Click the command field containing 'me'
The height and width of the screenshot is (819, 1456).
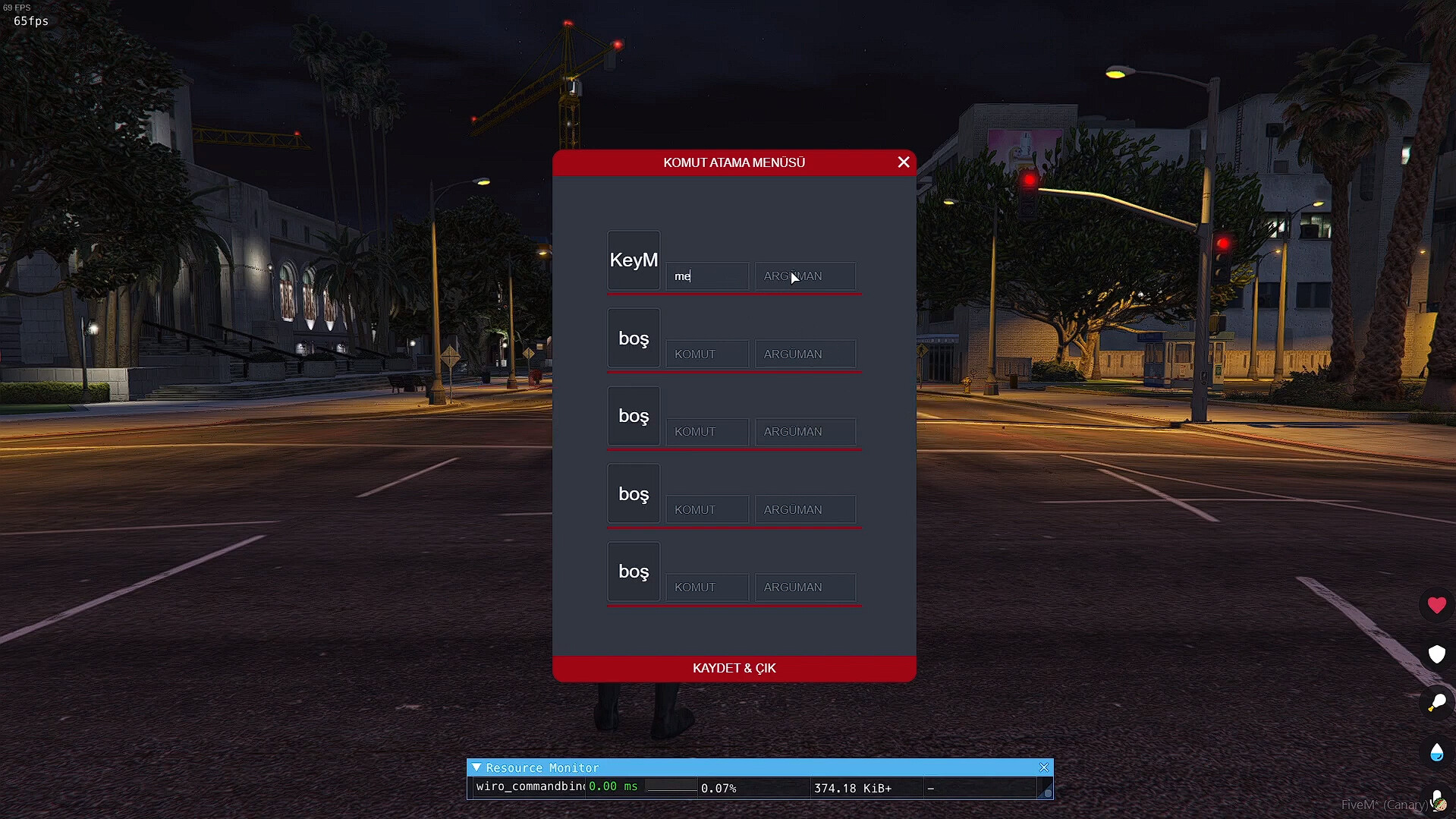[x=706, y=276]
